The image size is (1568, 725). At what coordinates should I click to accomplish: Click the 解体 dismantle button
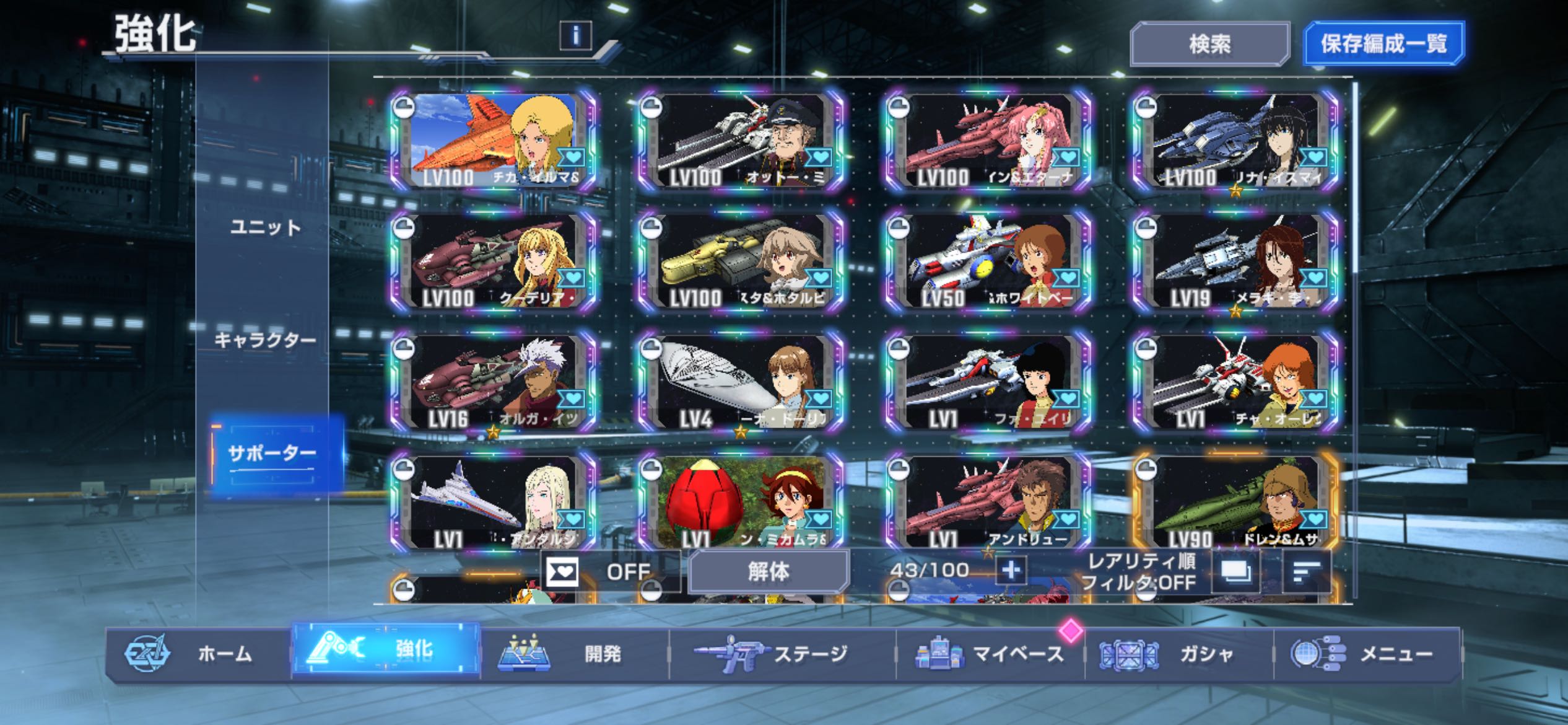point(768,571)
